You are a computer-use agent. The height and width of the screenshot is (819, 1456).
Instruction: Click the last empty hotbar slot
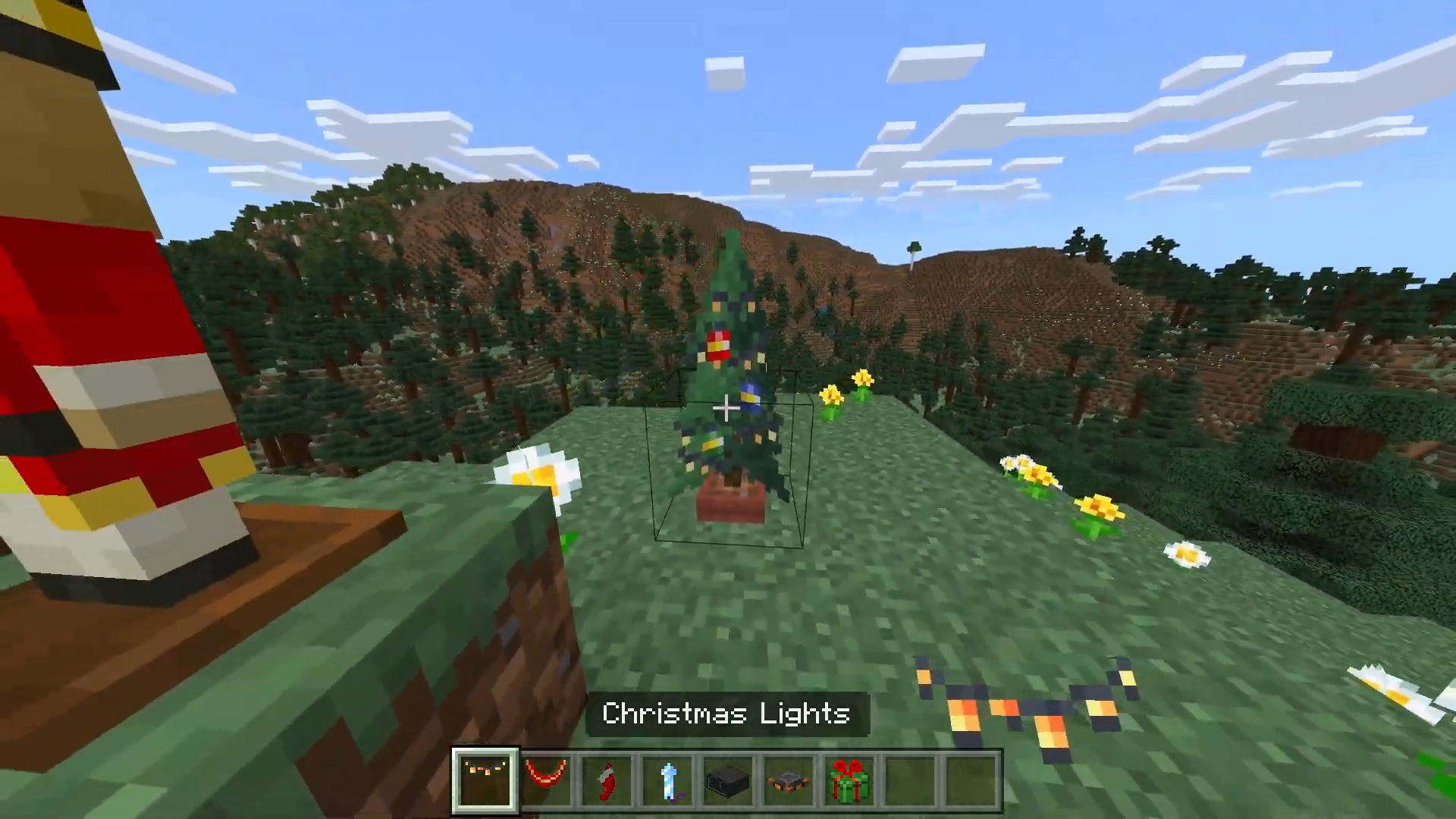click(x=971, y=778)
